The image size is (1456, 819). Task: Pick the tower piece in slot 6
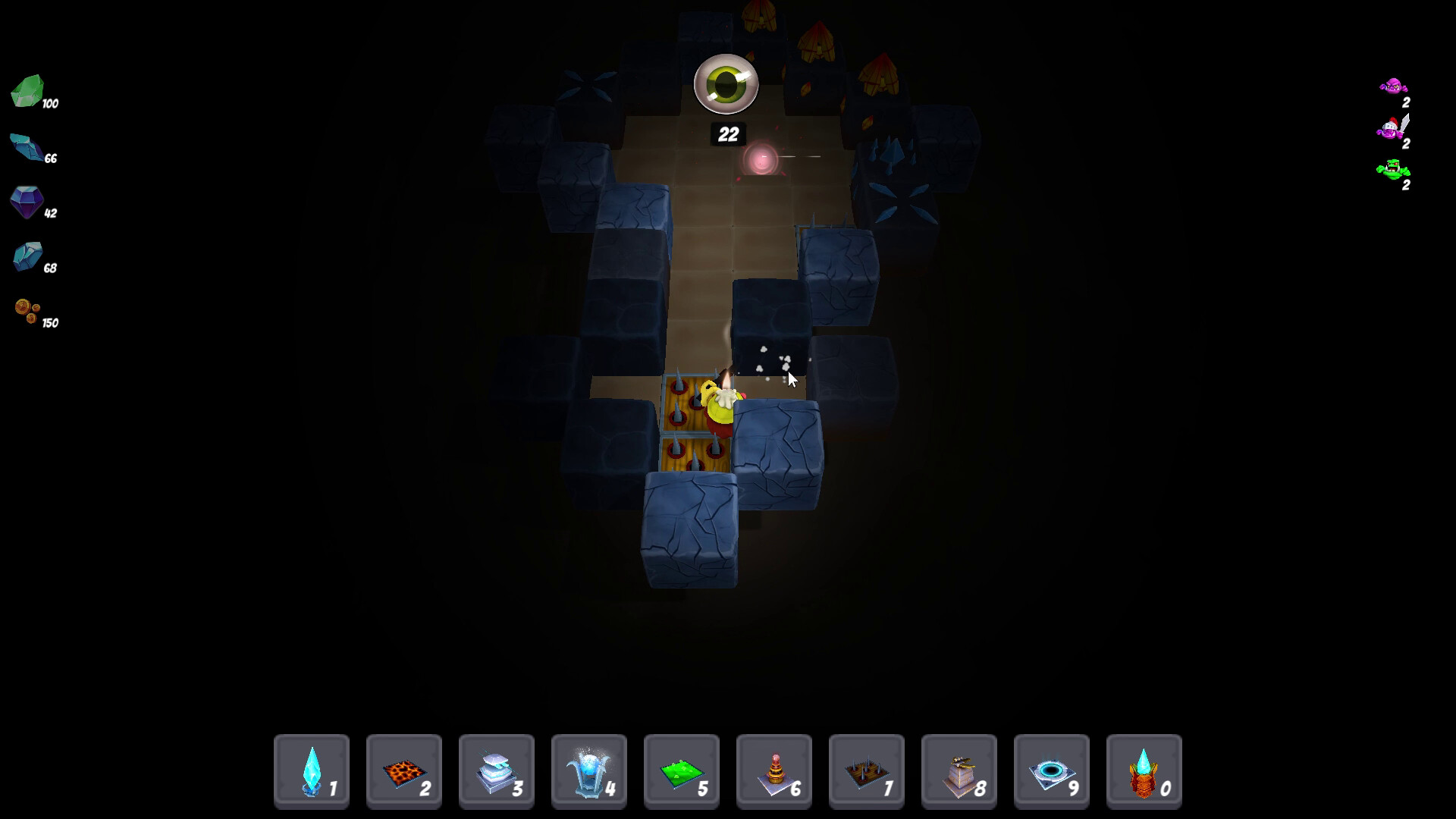click(x=773, y=770)
